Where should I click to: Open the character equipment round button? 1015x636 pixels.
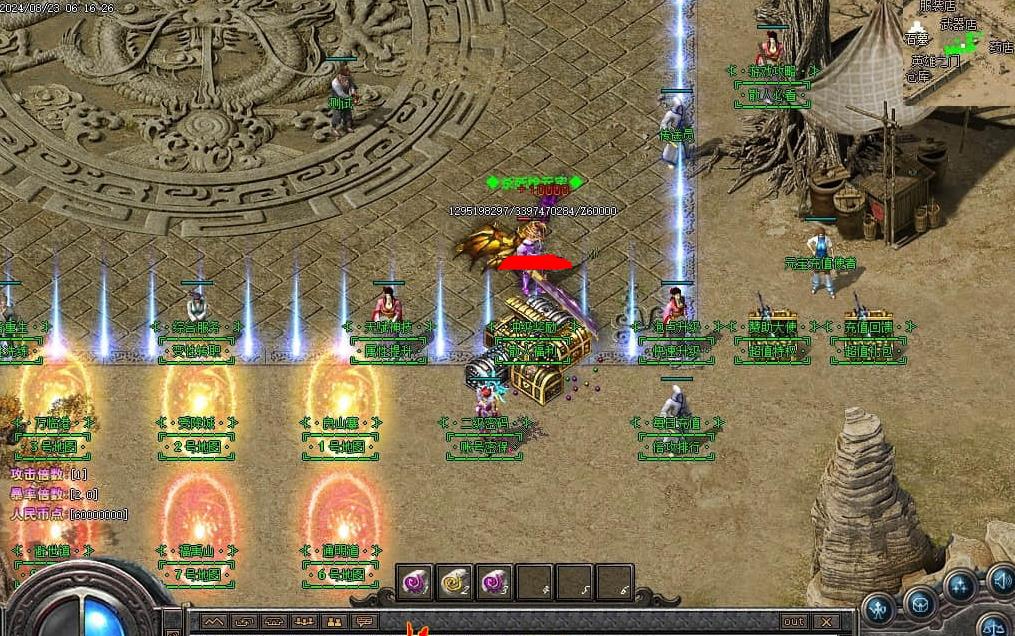click(879, 606)
